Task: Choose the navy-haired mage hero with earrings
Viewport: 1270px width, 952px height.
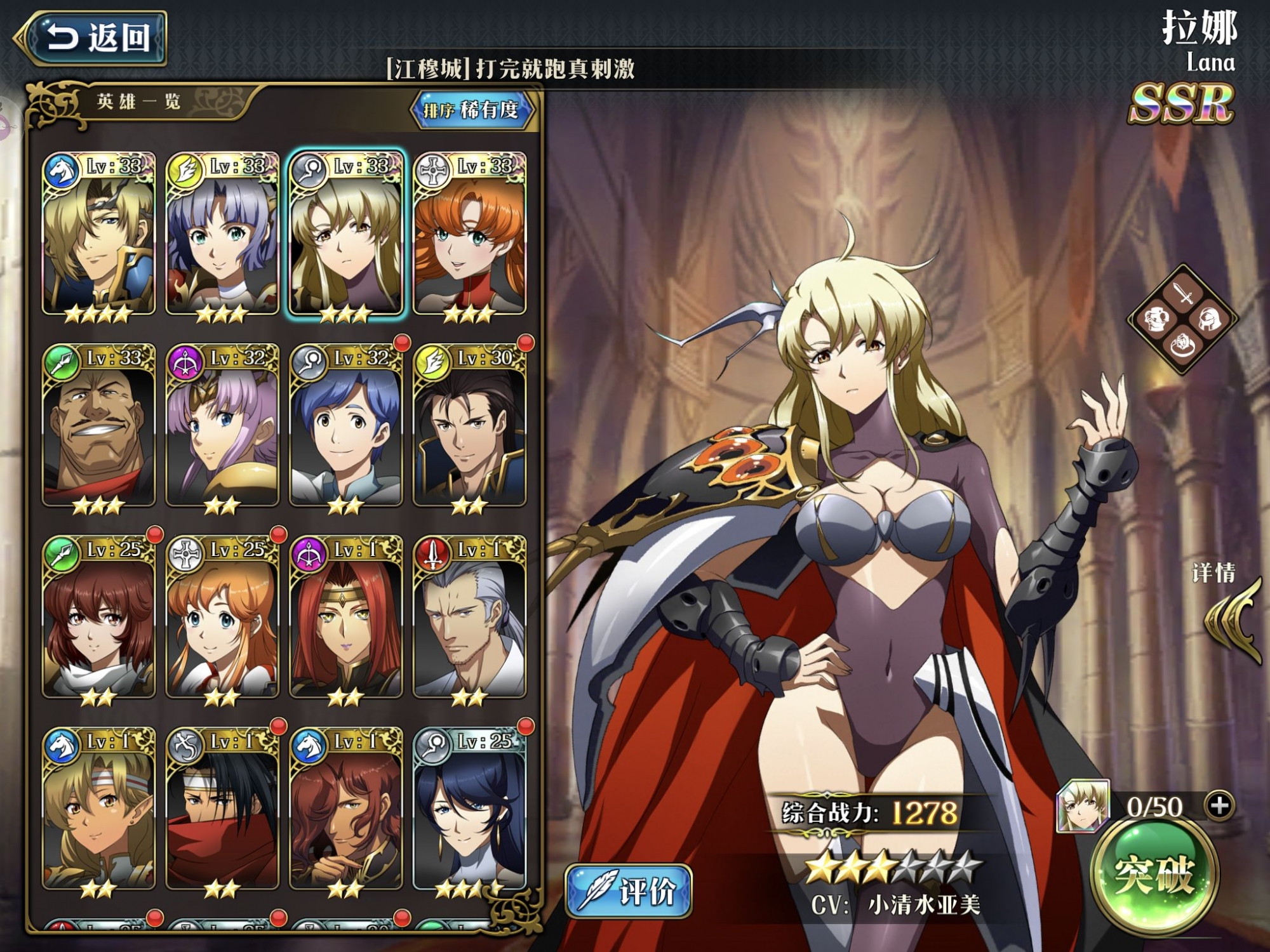Action: tap(469, 810)
